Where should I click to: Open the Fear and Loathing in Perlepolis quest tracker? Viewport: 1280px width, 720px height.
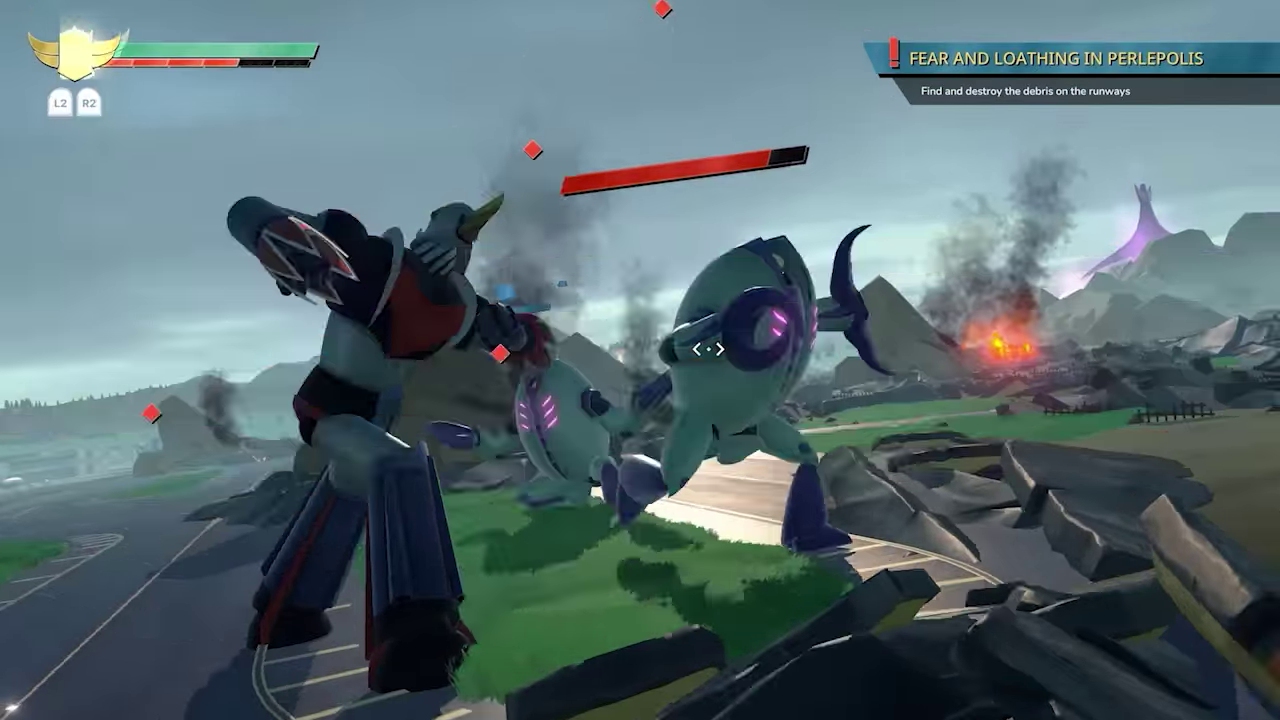1055,59
